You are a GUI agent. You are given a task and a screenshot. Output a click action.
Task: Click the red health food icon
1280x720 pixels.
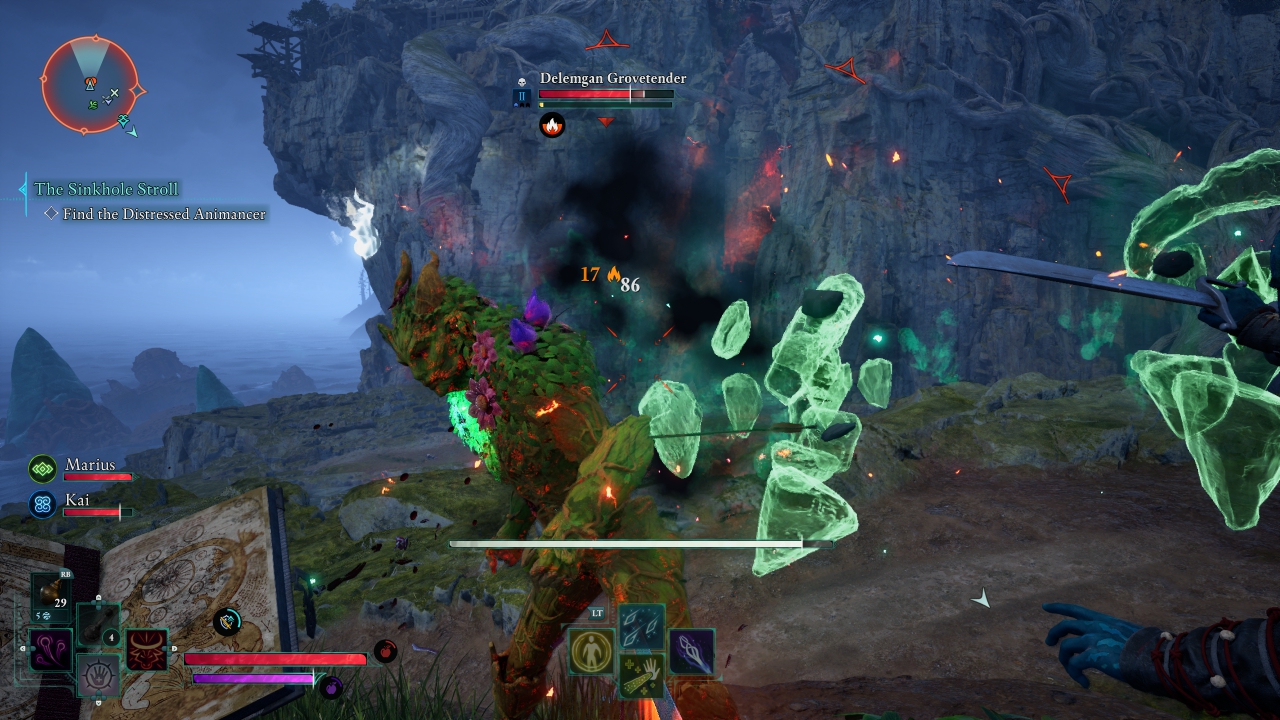(385, 651)
